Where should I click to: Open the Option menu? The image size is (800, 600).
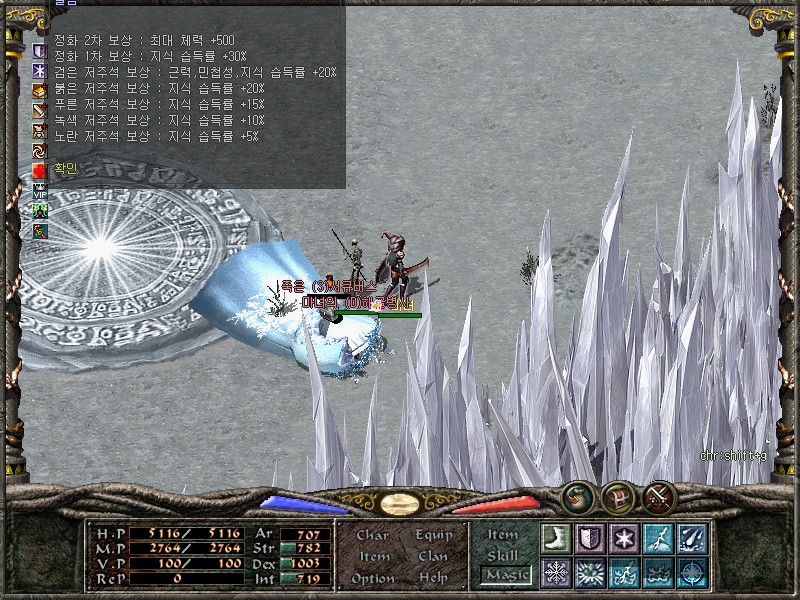[x=372, y=578]
